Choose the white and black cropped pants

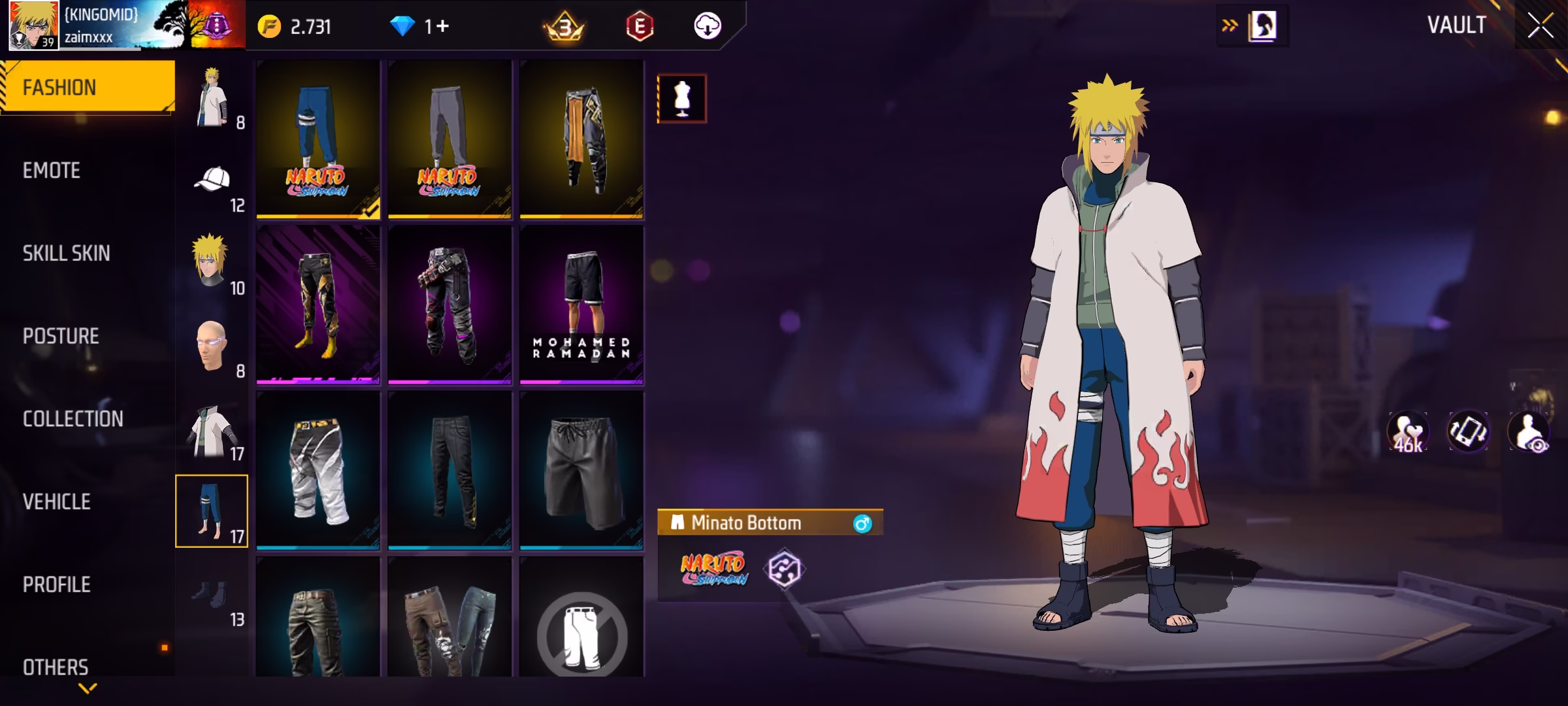click(x=318, y=469)
